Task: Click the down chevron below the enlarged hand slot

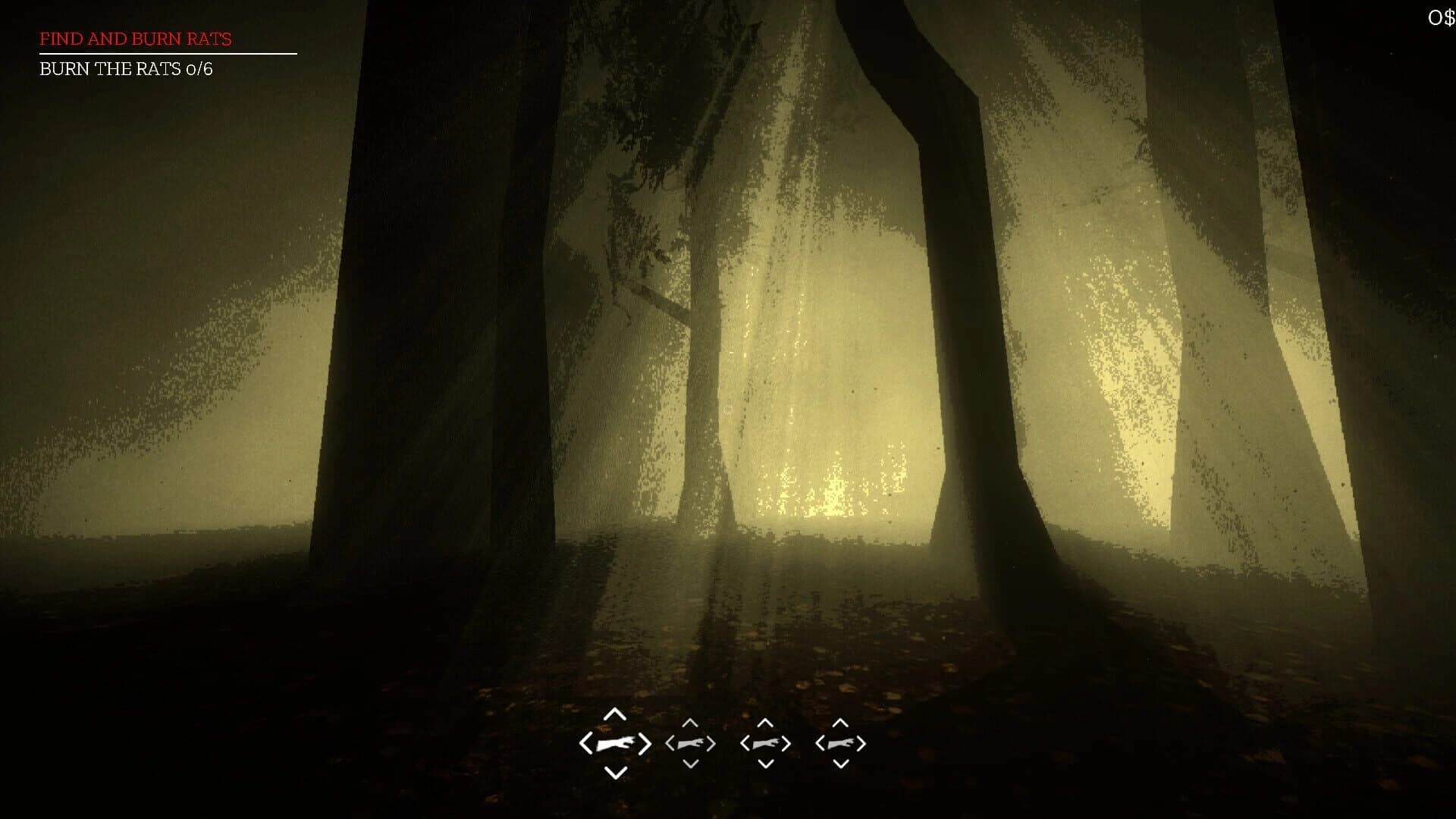Action: [616, 770]
